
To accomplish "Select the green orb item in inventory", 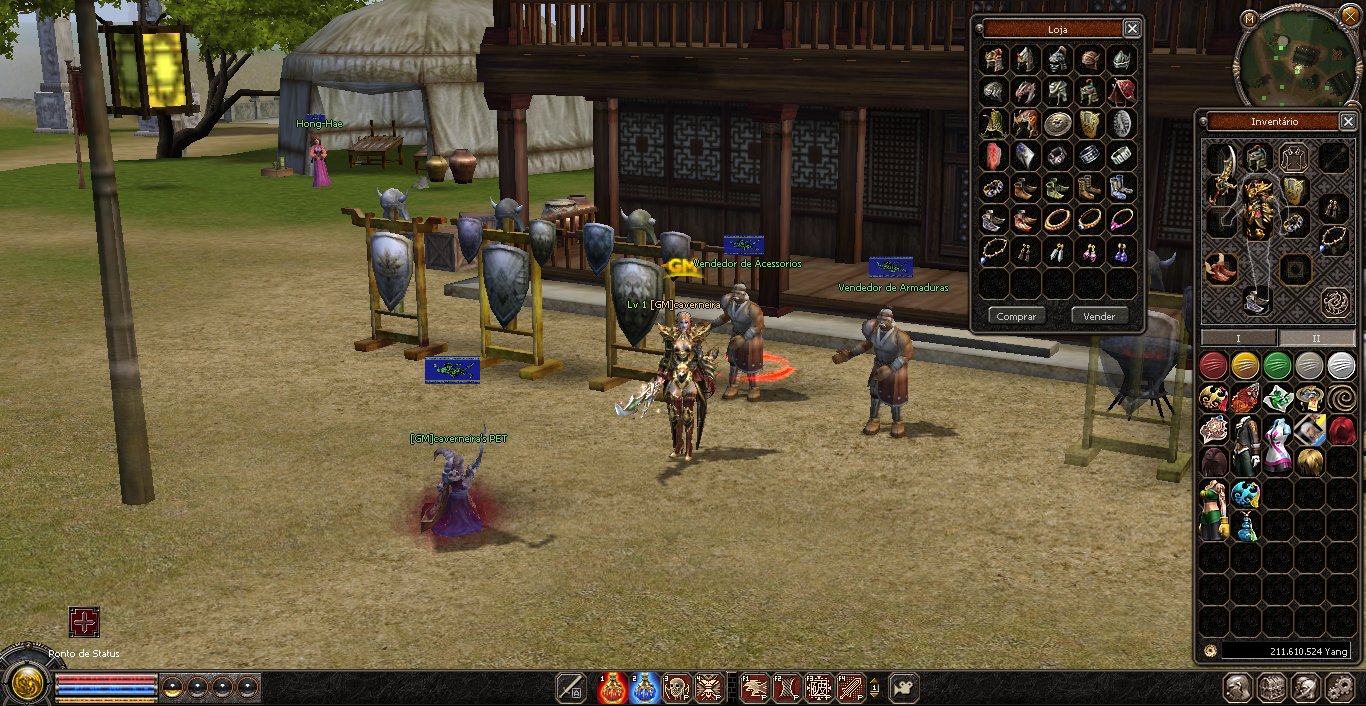I will pyautogui.click(x=1277, y=366).
